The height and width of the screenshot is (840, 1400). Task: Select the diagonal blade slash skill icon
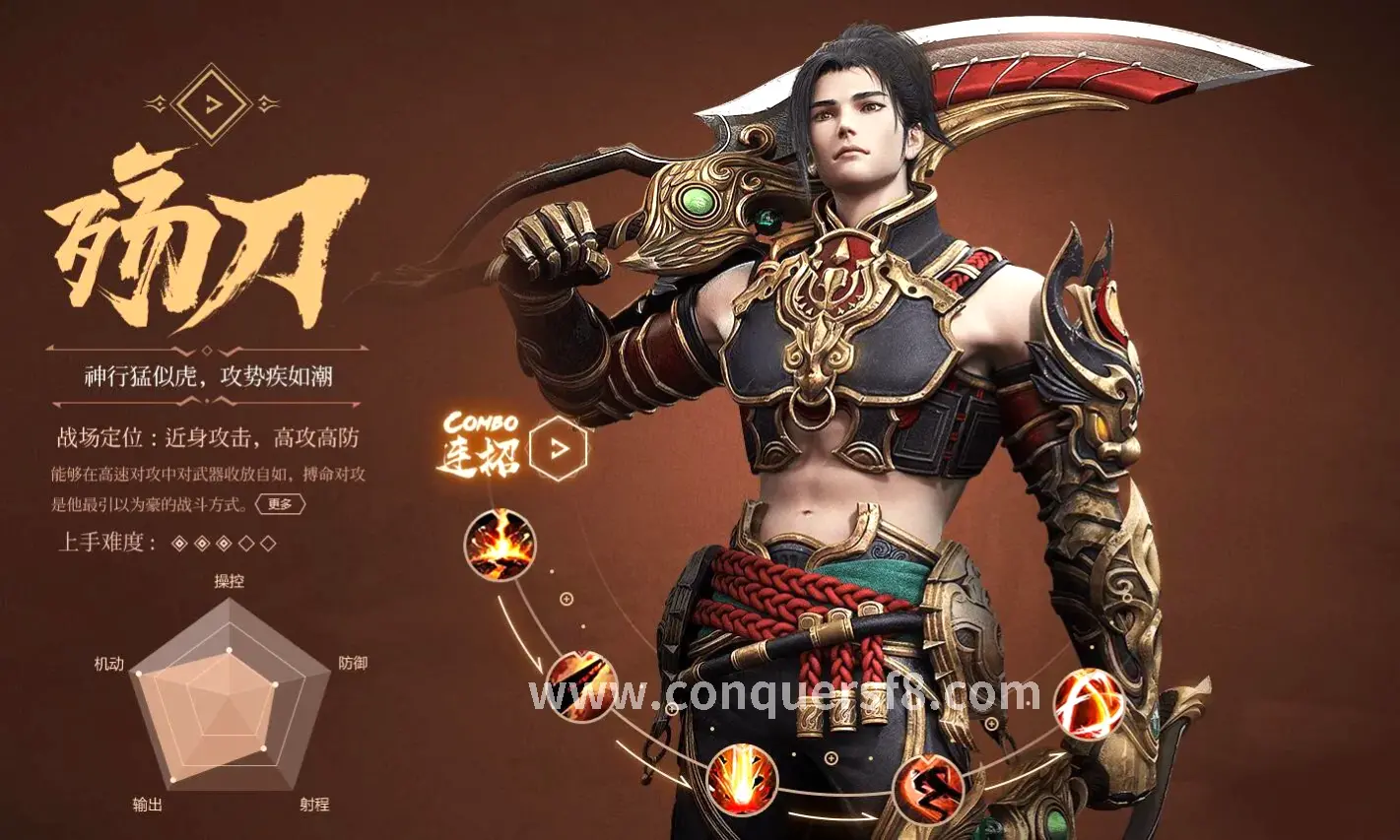(x=581, y=686)
